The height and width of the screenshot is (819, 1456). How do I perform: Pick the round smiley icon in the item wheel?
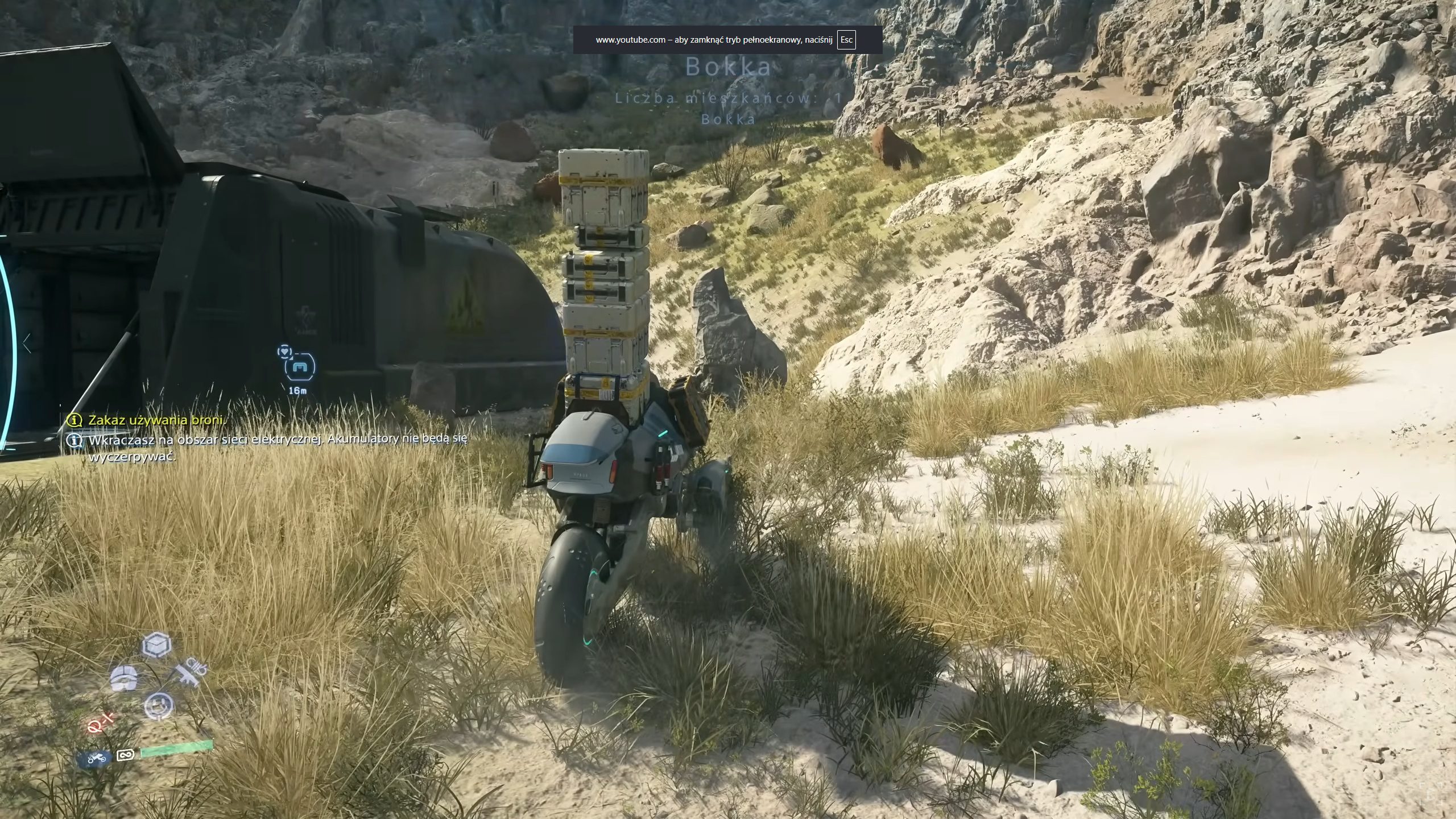point(158,705)
